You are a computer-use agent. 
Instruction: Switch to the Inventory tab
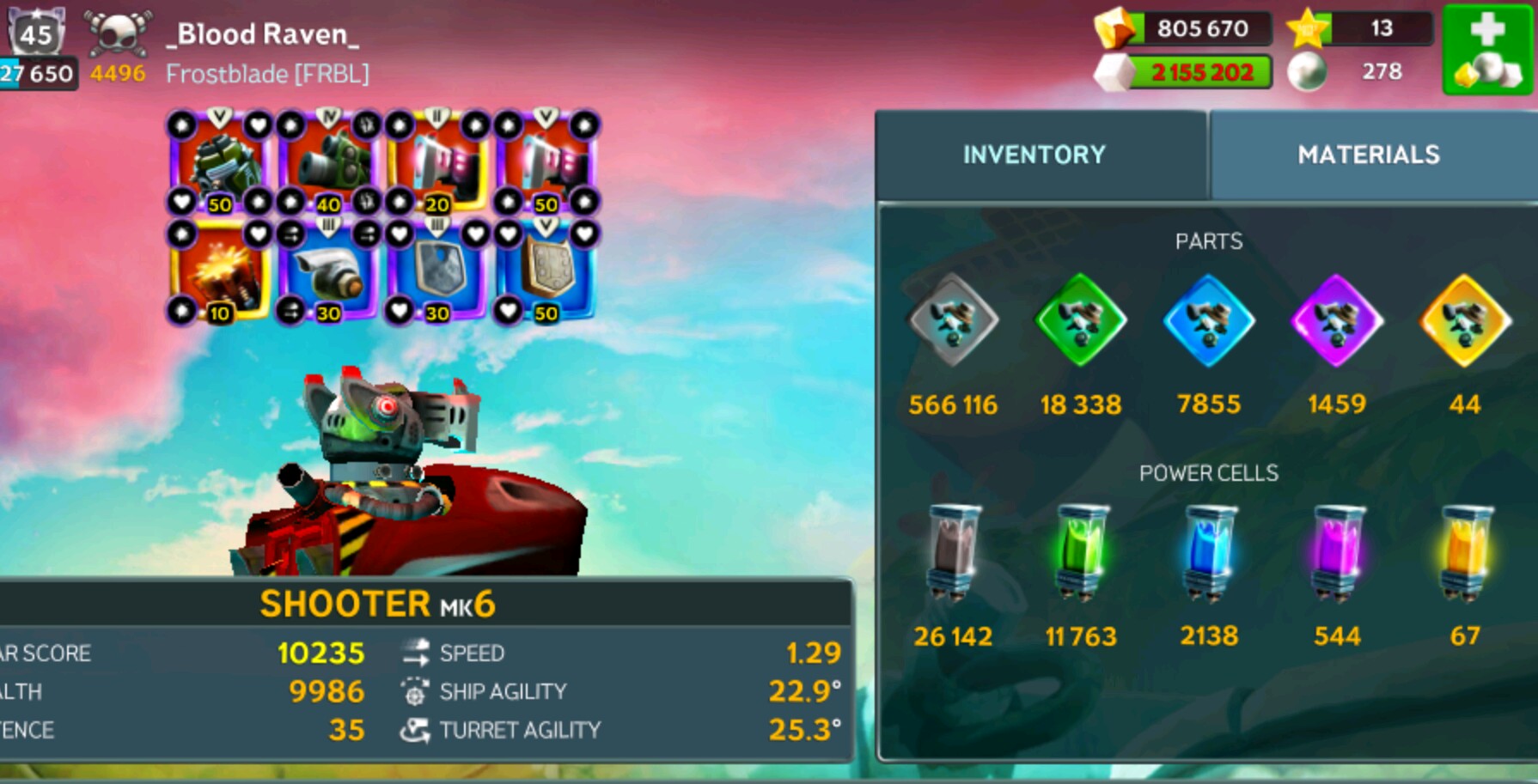[1034, 155]
